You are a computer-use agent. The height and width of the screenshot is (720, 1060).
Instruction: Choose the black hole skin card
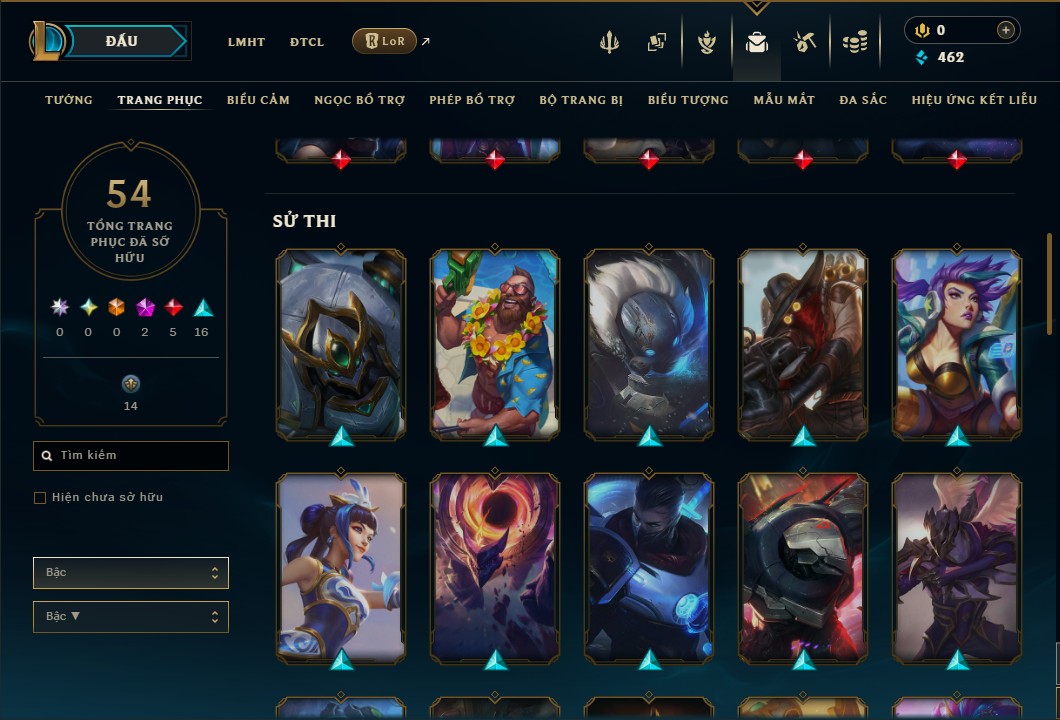pyautogui.click(x=495, y=567)
